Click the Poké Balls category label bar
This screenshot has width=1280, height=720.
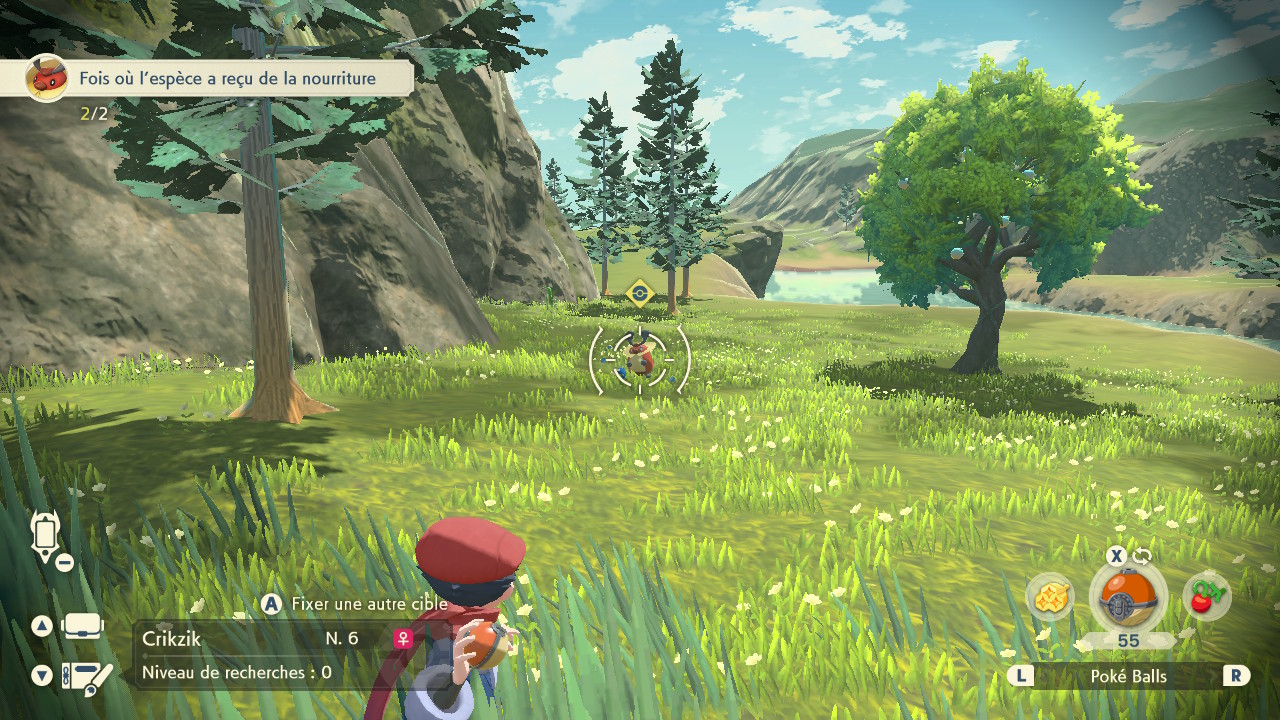point(1128,676)
